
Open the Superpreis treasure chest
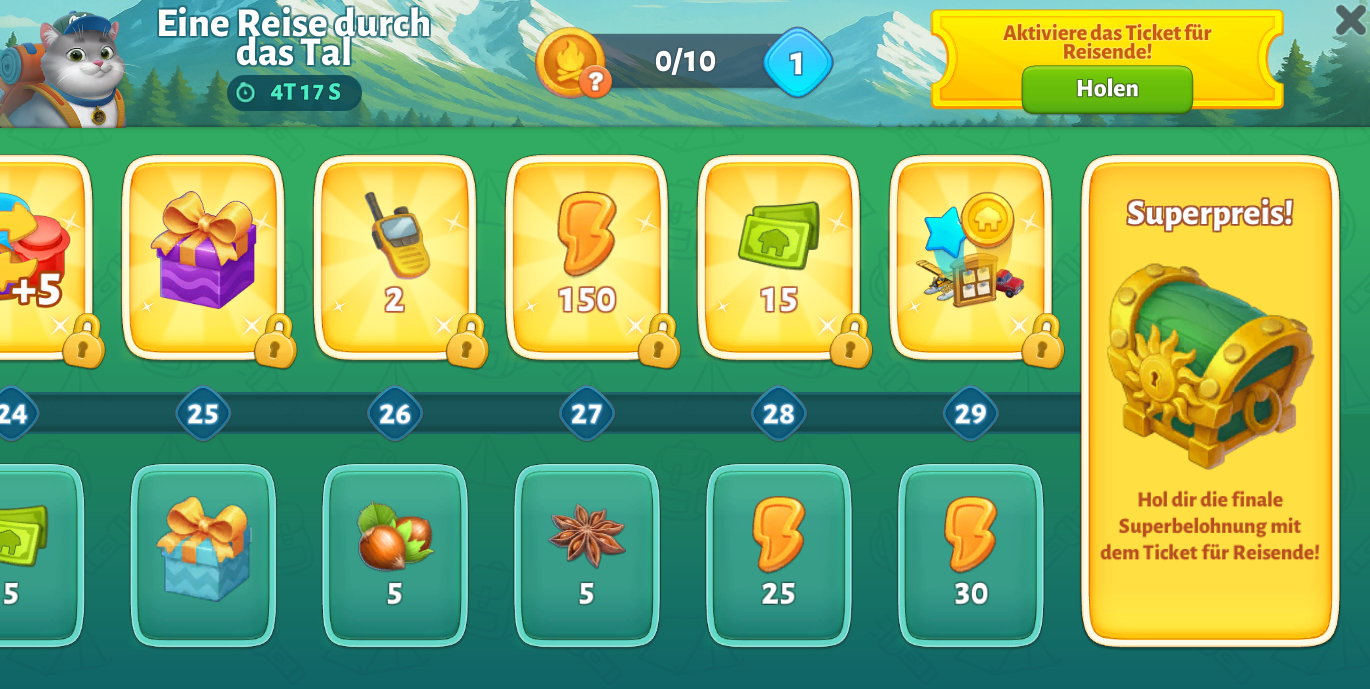tap(1209, 365)
